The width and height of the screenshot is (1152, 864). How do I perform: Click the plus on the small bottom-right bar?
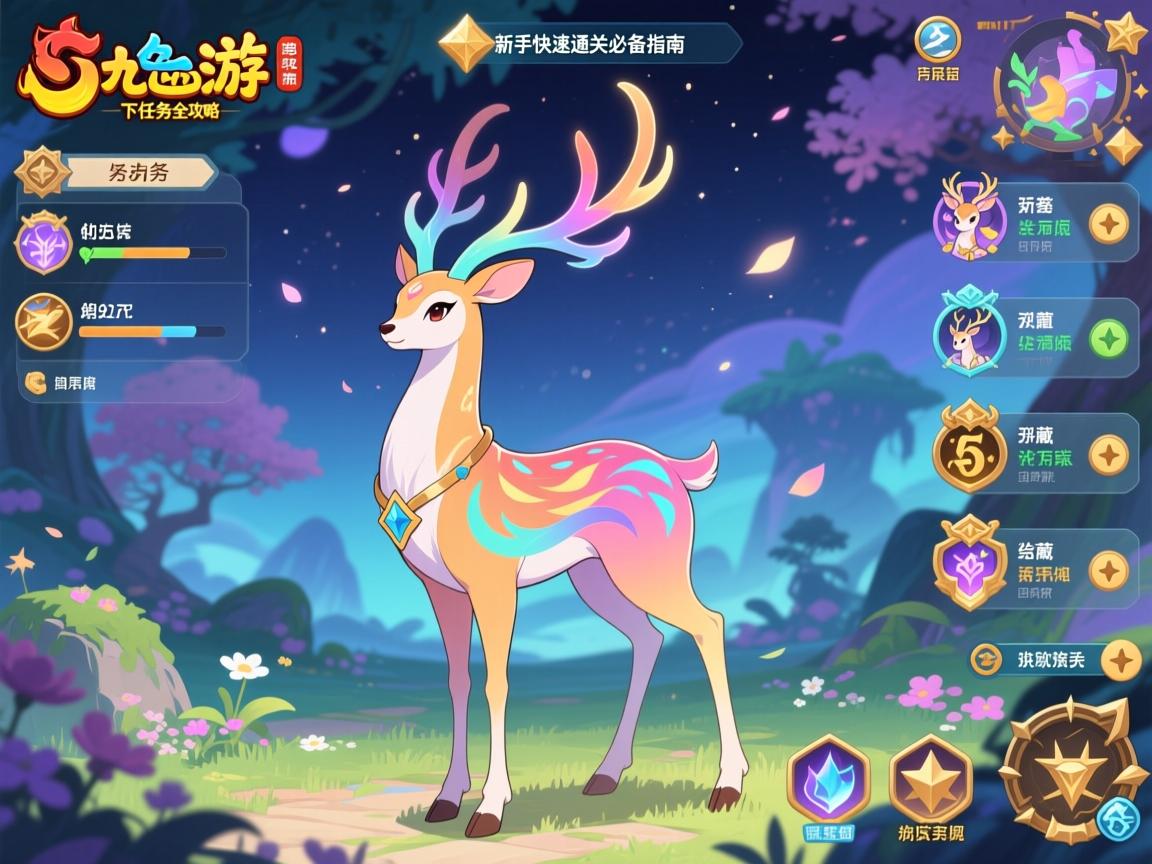pos(1122,660)
